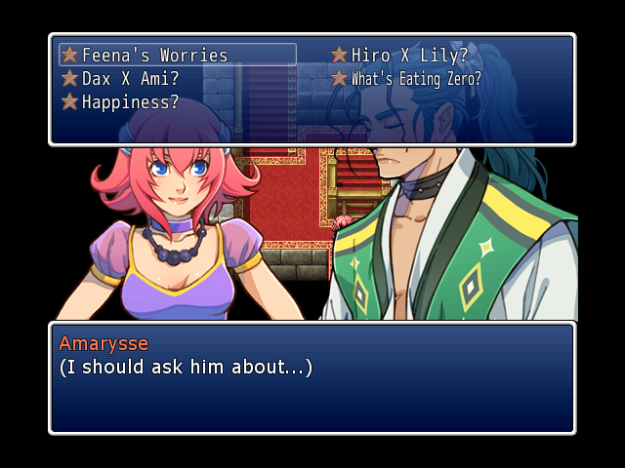The height and width of the screenshot is (468, 625).
Task: Choose the Dax X Ami? option
Action: 130,78
